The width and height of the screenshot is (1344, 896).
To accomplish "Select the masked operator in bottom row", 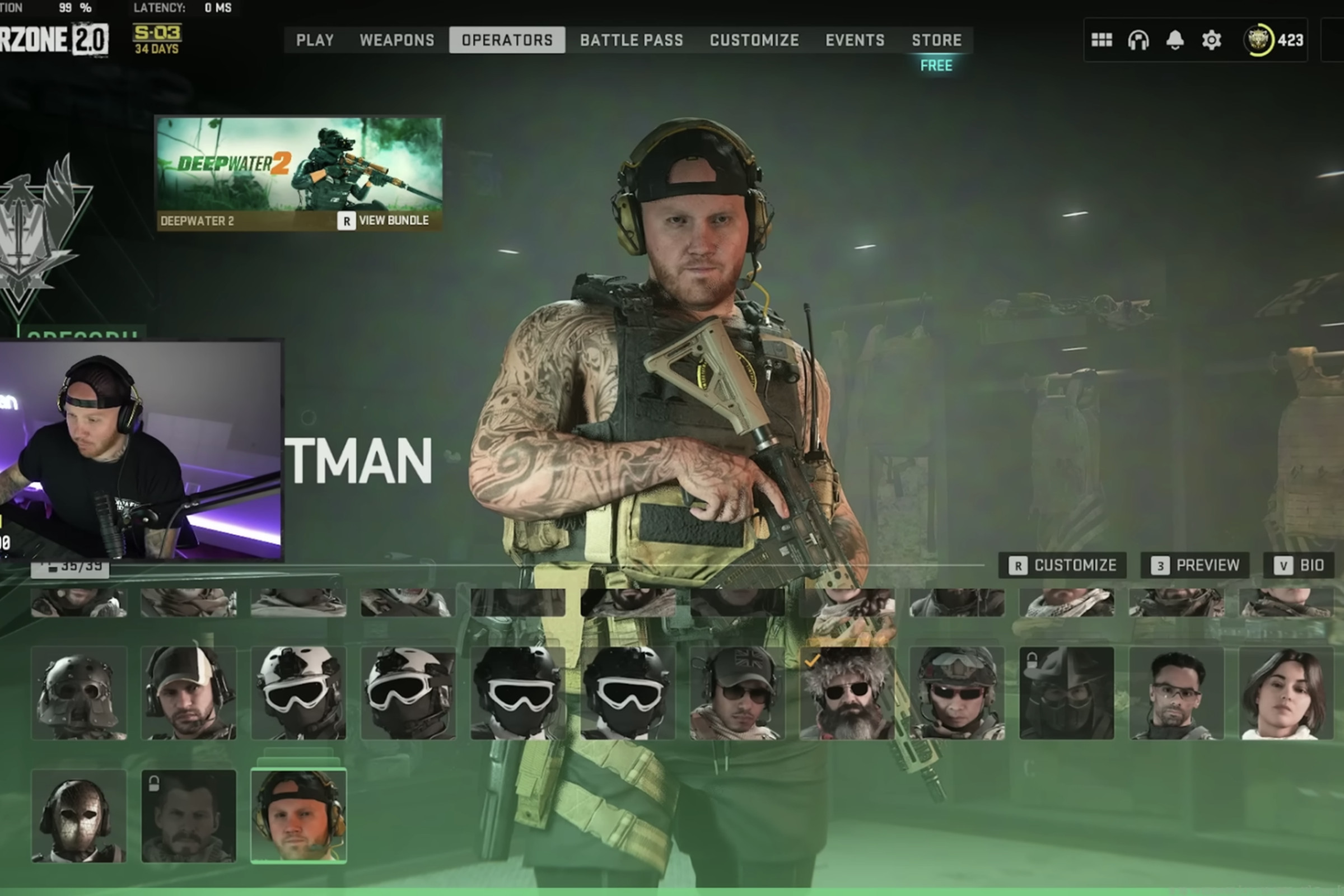I will (80, 817).
